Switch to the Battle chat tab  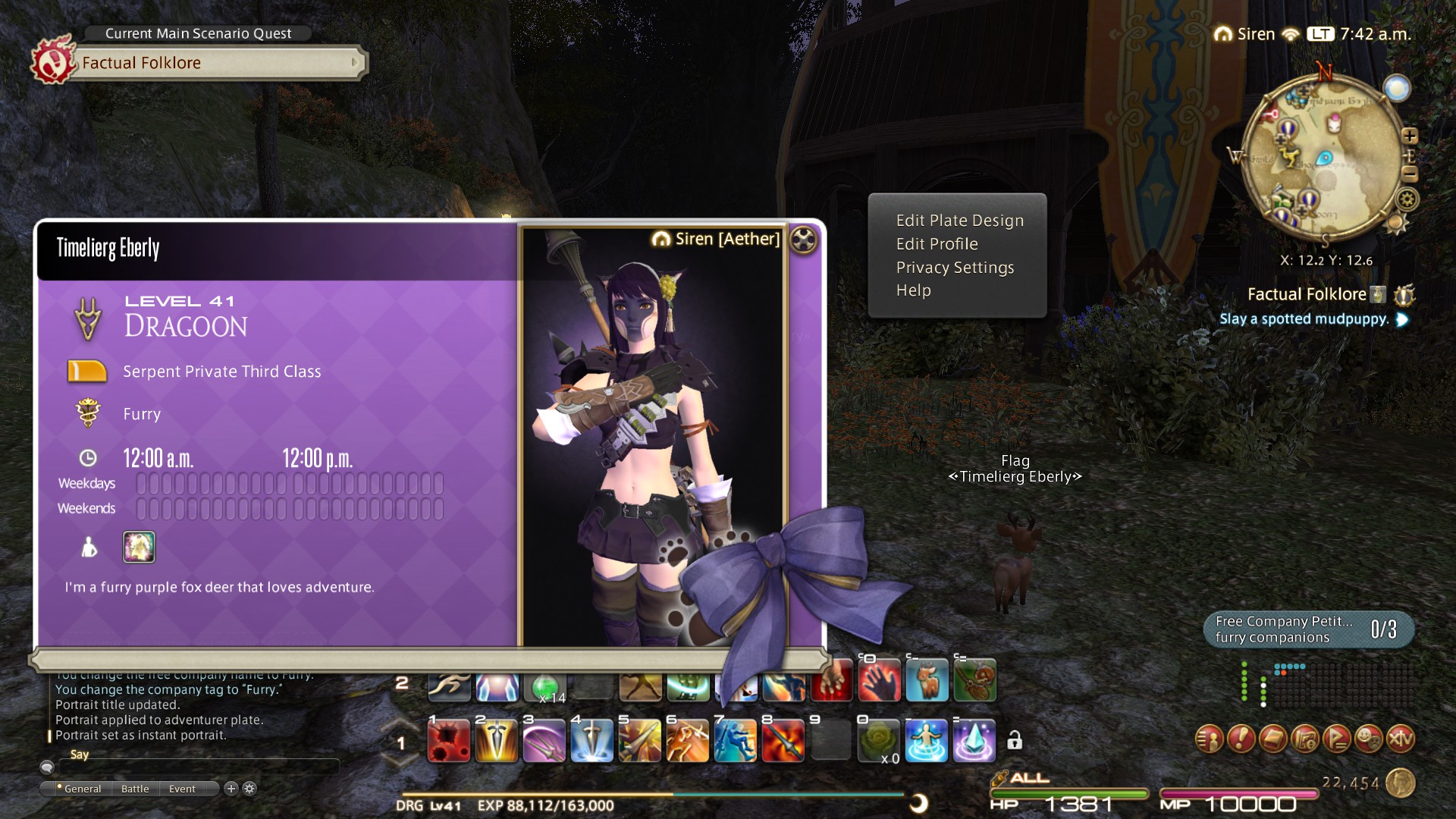click(135, 789)
